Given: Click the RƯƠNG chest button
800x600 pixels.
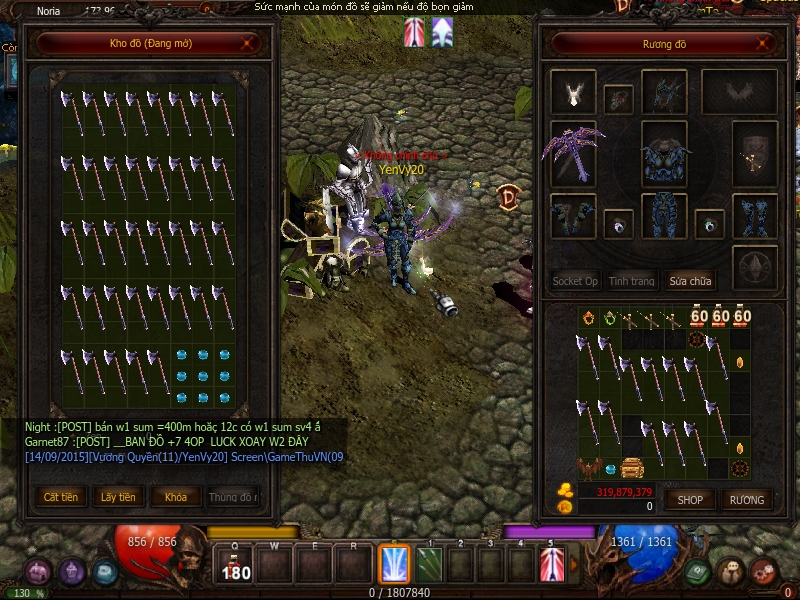Looking at the screenshot, I should (x=746, y=499).
